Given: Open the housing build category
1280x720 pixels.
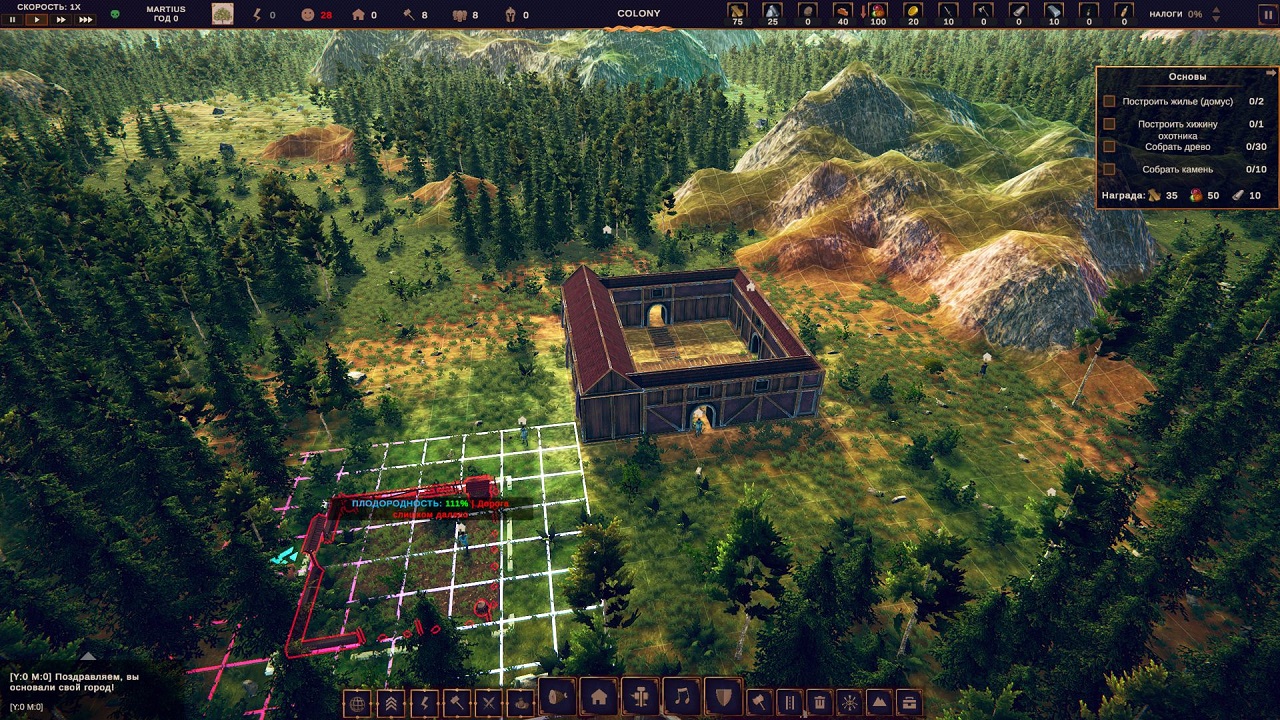Looking at the screenshot, I should [x=598, y=697].
